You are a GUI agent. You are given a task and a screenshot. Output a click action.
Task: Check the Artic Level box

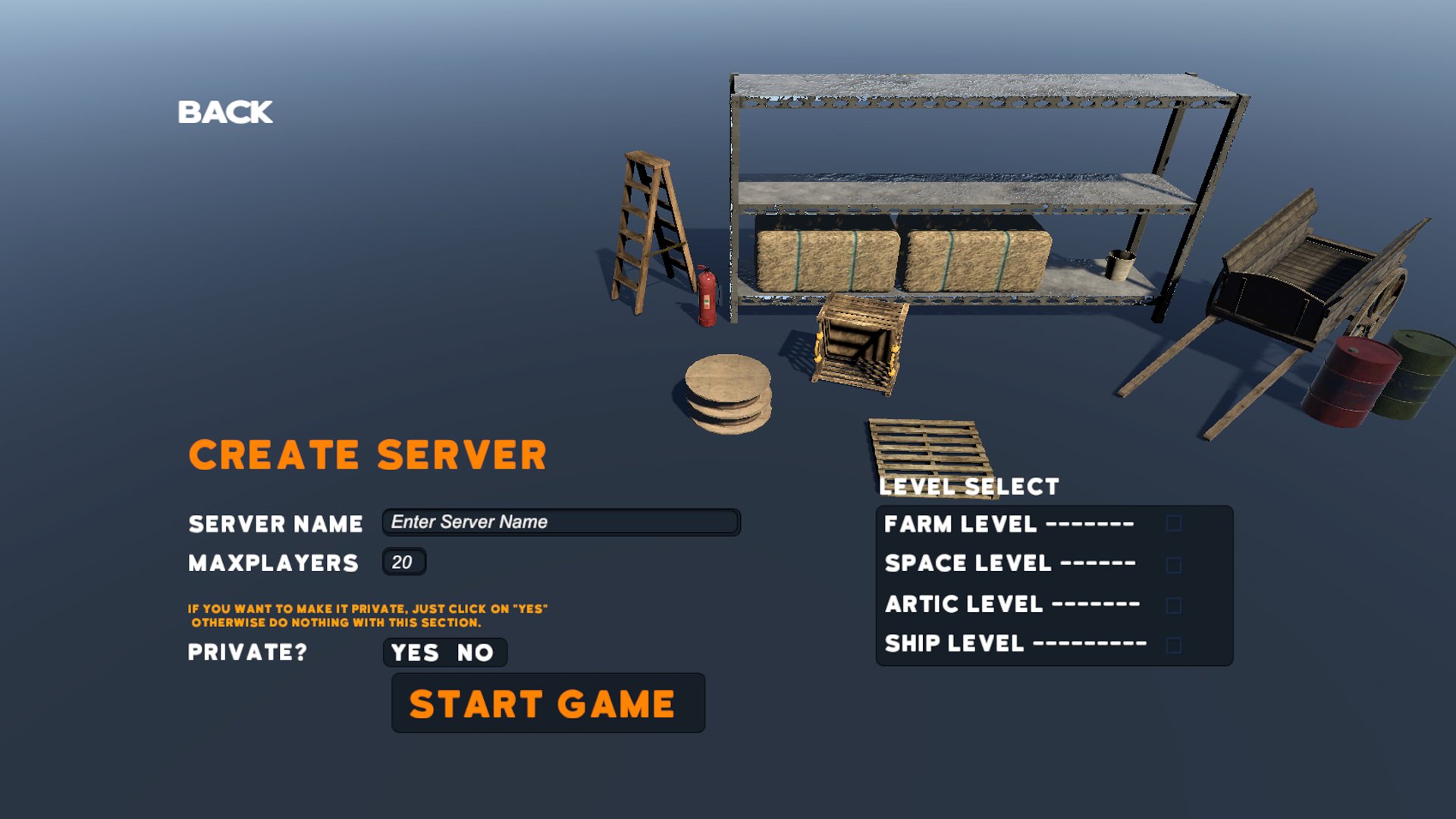pyautogui.click(x=1175, y=604)
